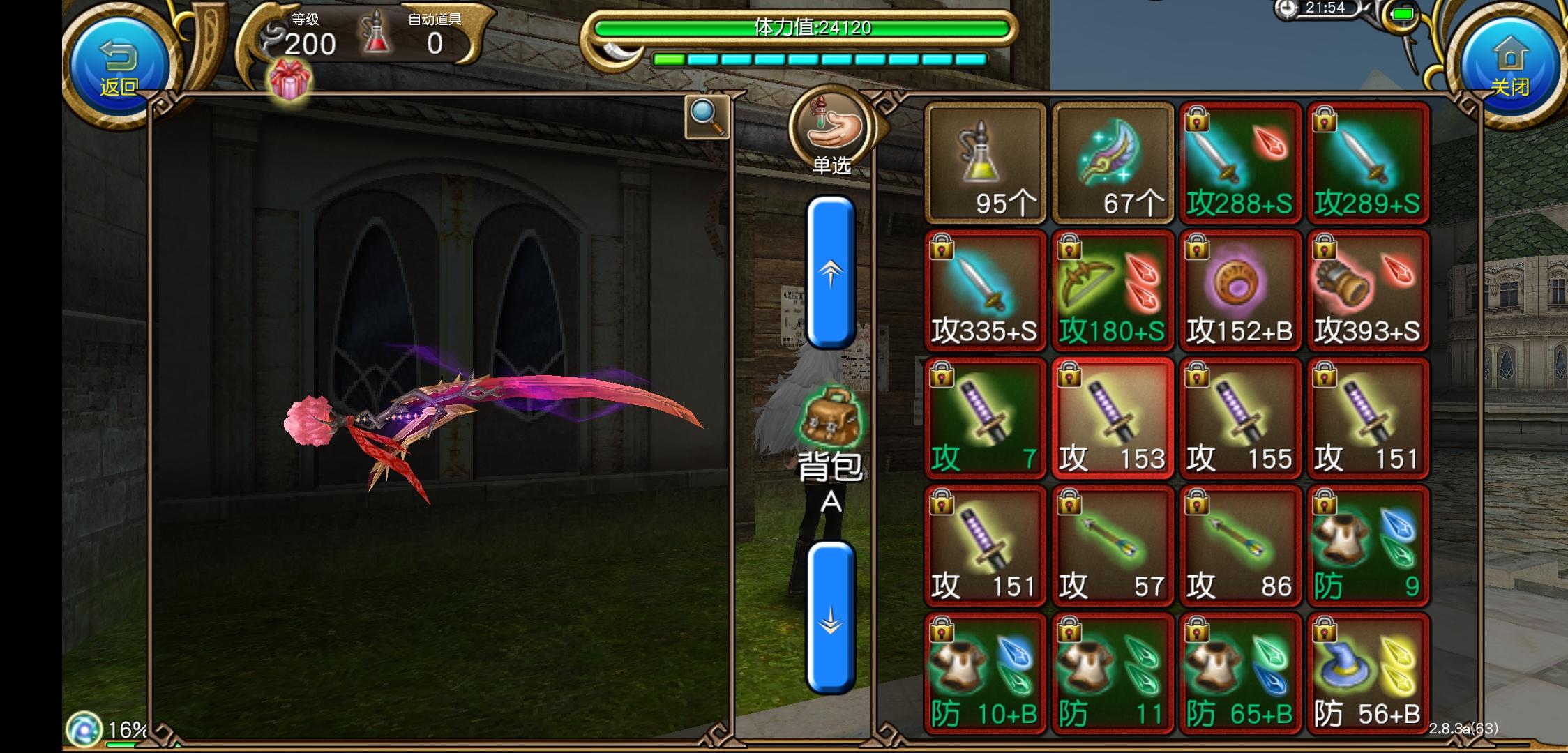
Task: Select the bow item with 攻180+S
Action: pyautogui.click(x=1113, y=289)
